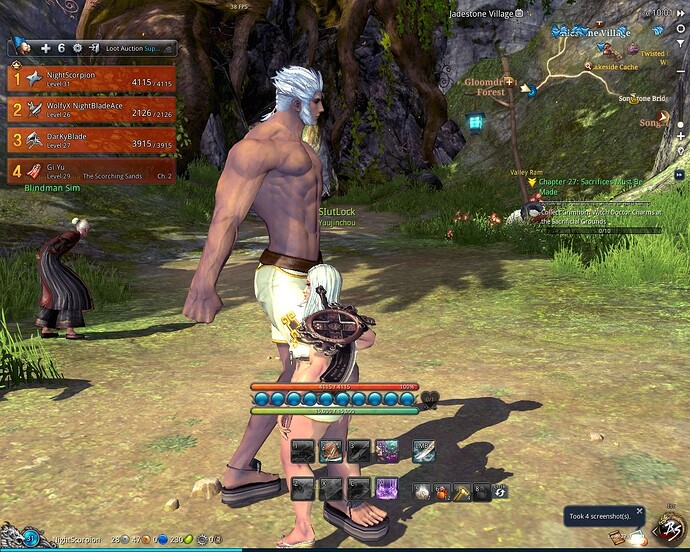Select party member DarKyBlade

[90, 139]
